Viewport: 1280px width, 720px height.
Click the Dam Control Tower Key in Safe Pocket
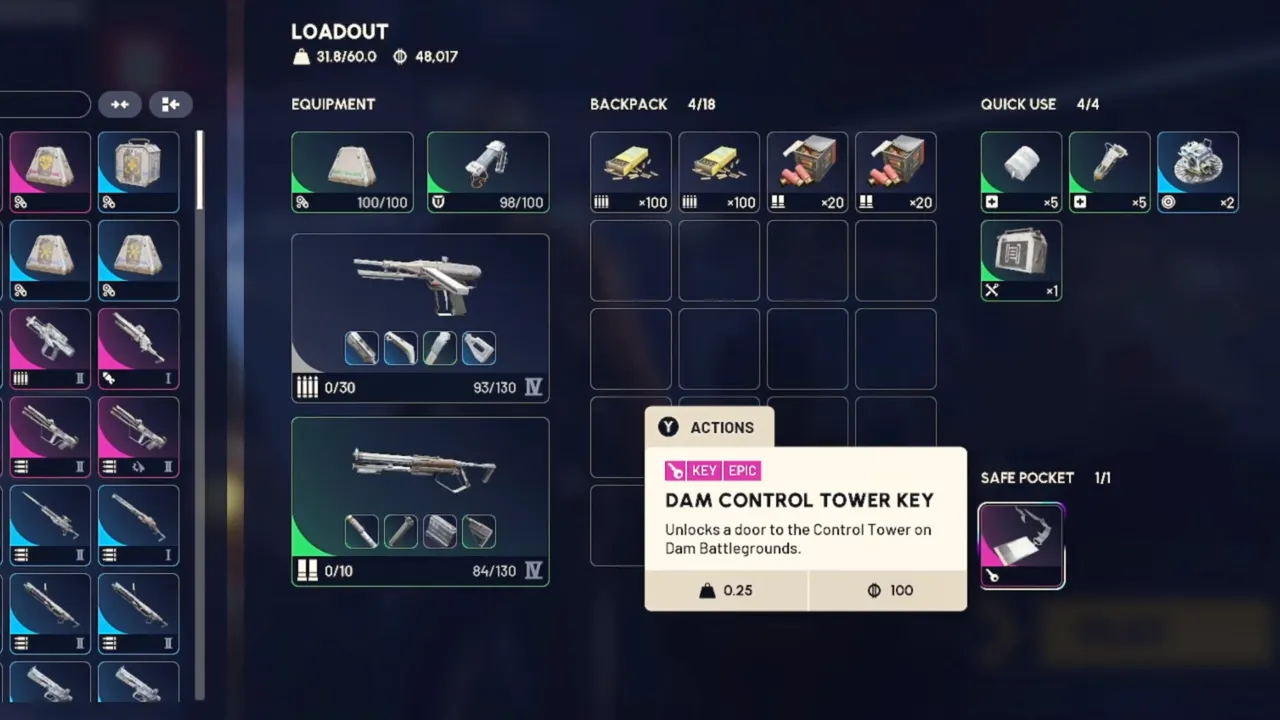click(x=1021, y=543)
